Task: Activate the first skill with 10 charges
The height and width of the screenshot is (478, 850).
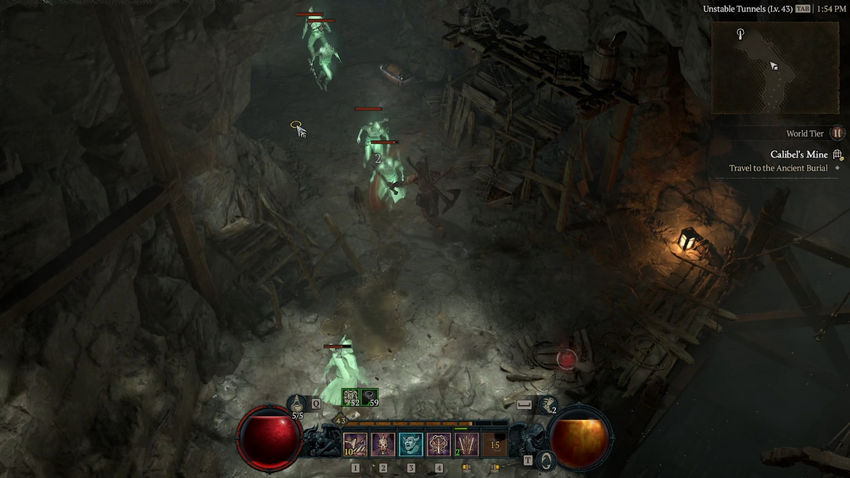Action: [x=354, y=444]
